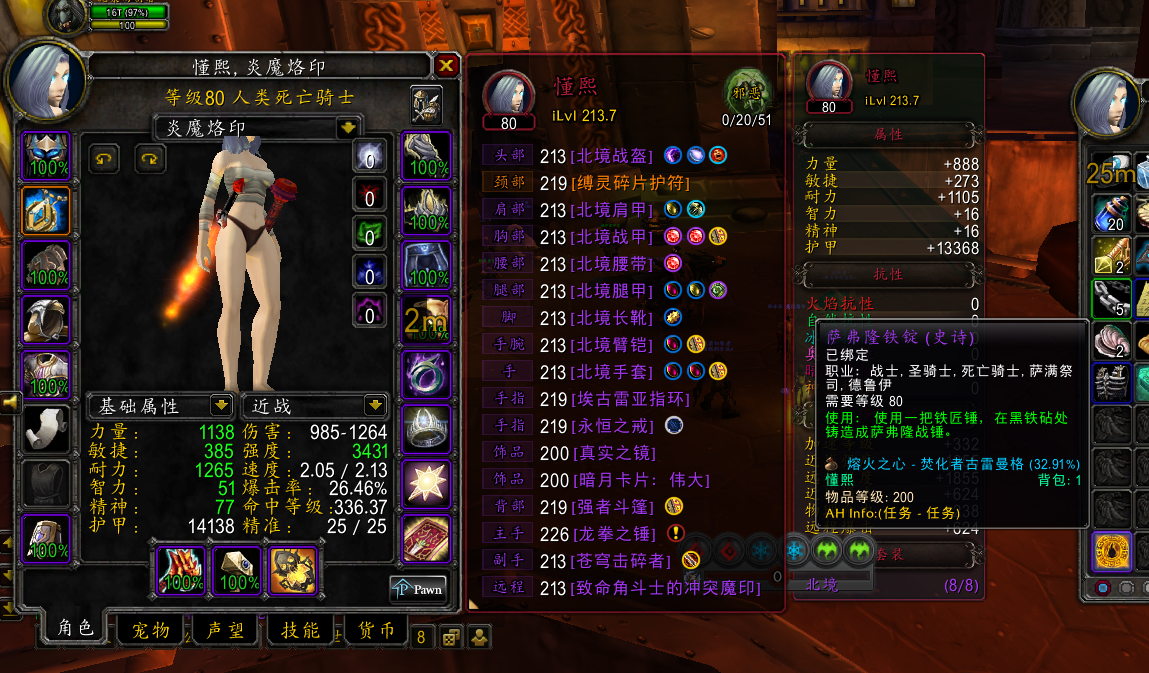Image resolution: width=1149 pixels, height=673 pixels.
Task: Open the 炎魔烙印 title dropdown
Action: click(348, 128)
